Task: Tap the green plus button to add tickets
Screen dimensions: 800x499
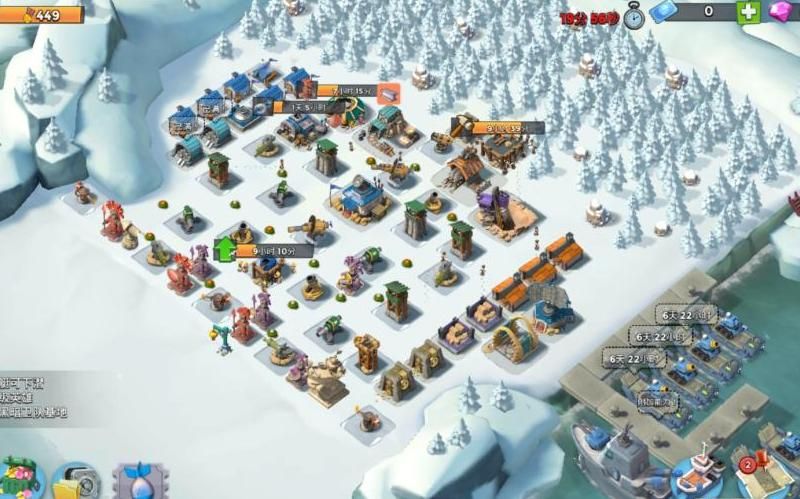Action: pyautogui.click(x=748, y=12)
